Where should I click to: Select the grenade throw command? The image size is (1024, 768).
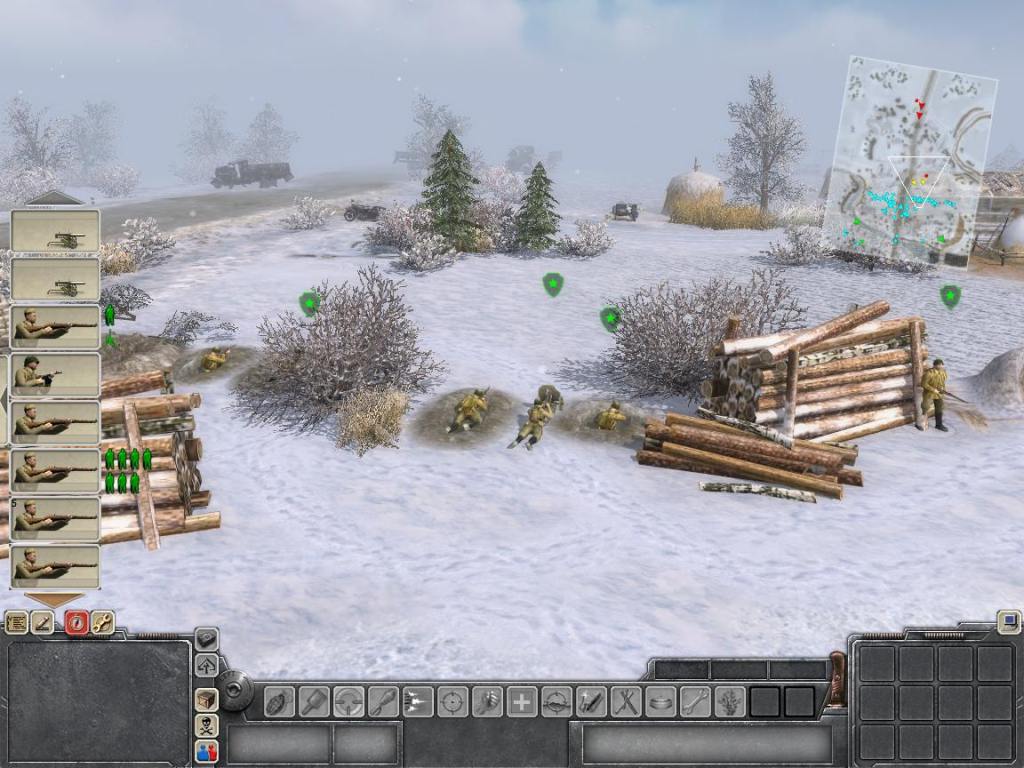tap(279, 701)
